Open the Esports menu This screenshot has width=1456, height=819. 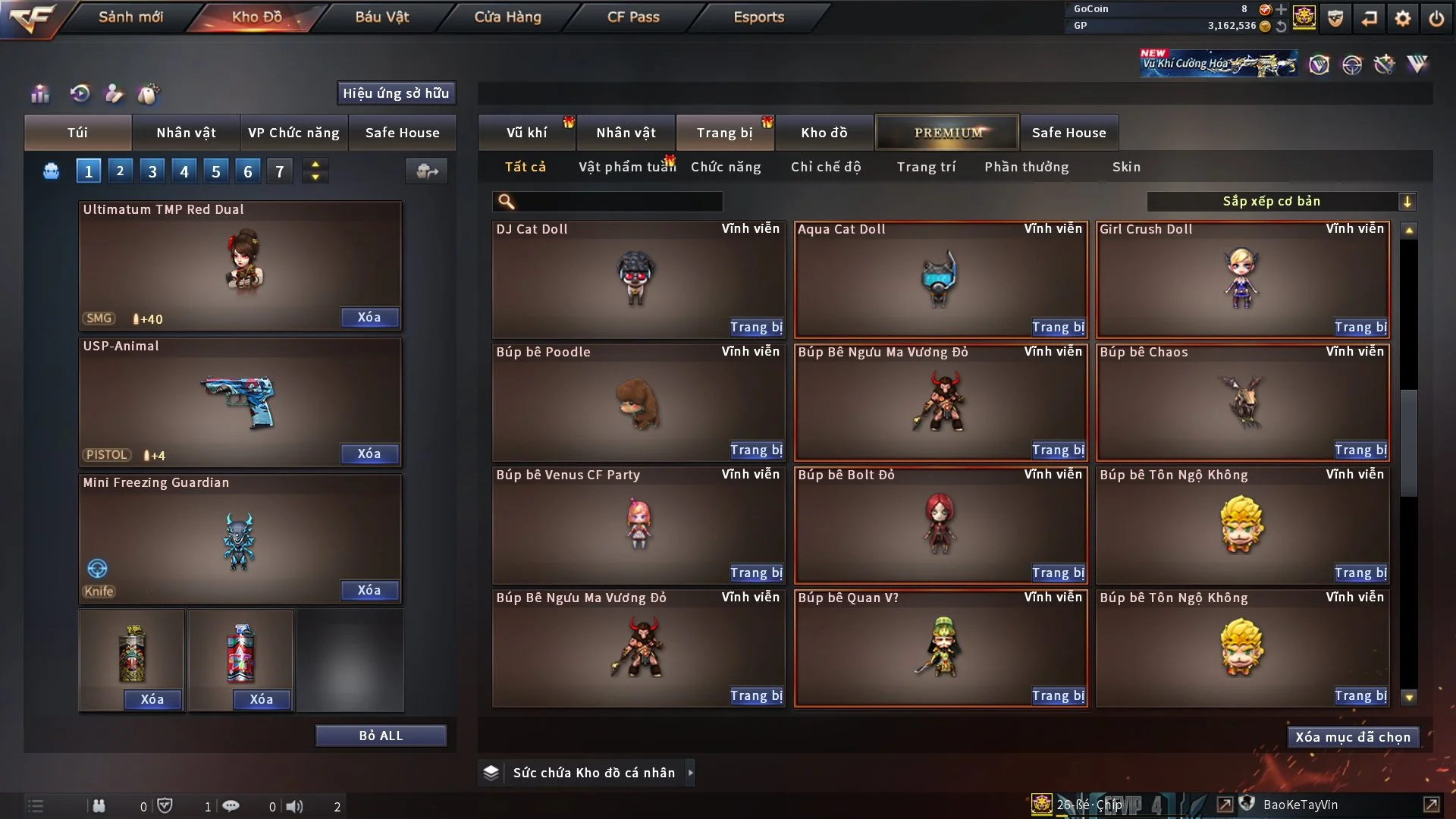(x=758, y=17)
